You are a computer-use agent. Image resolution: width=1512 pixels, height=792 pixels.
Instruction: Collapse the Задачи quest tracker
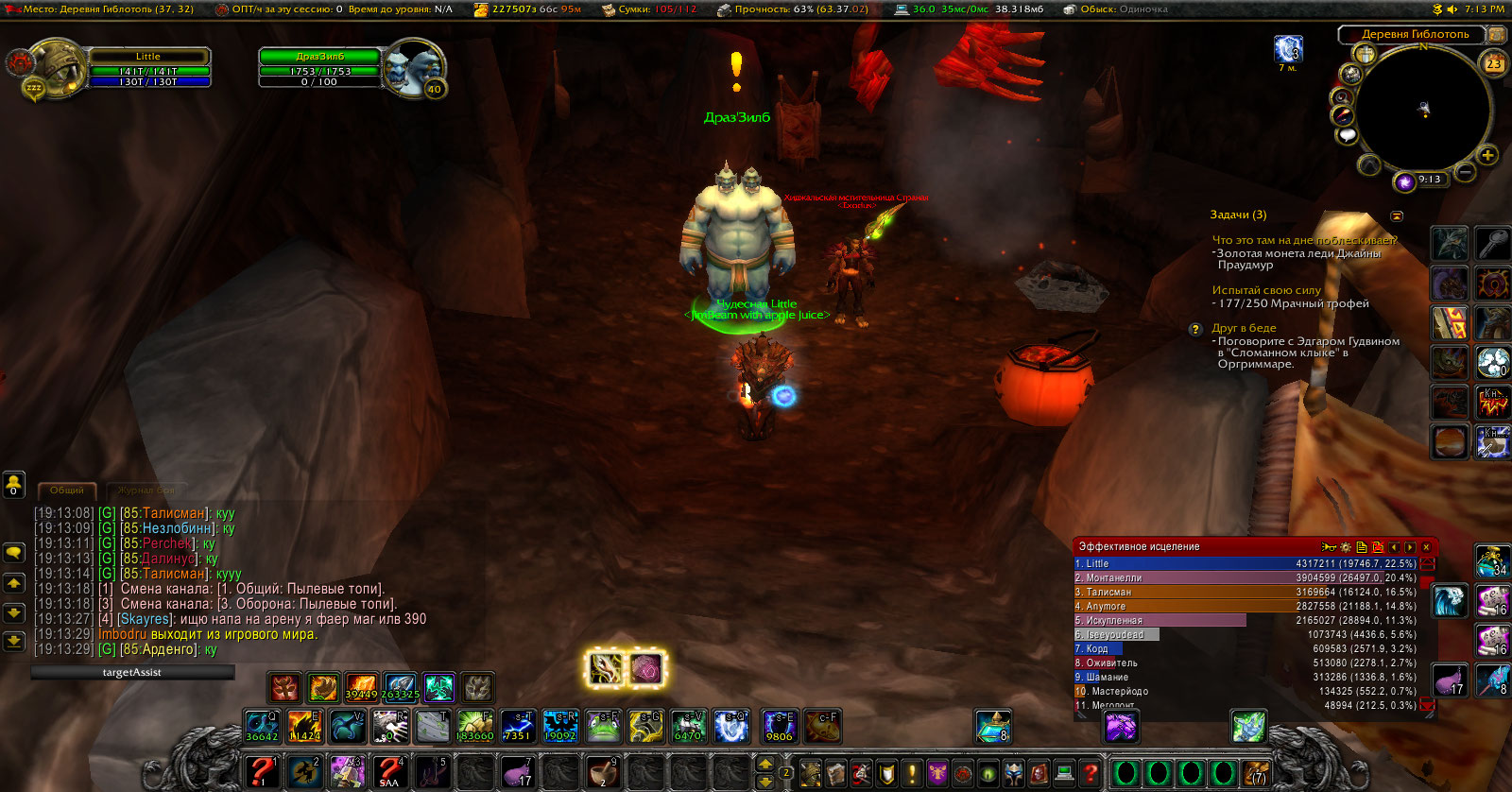(x=1397, y=215)
